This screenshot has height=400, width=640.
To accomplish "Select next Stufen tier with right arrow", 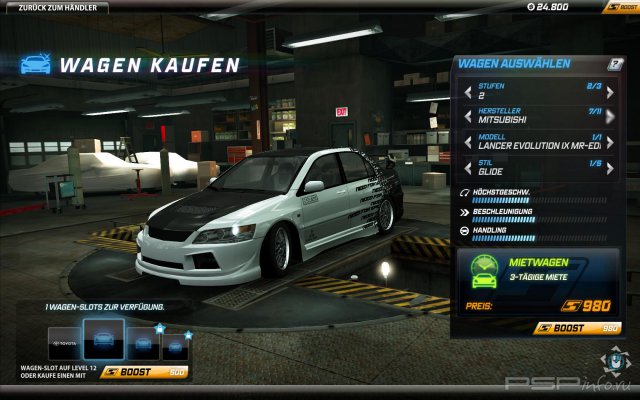I will 611,92.
